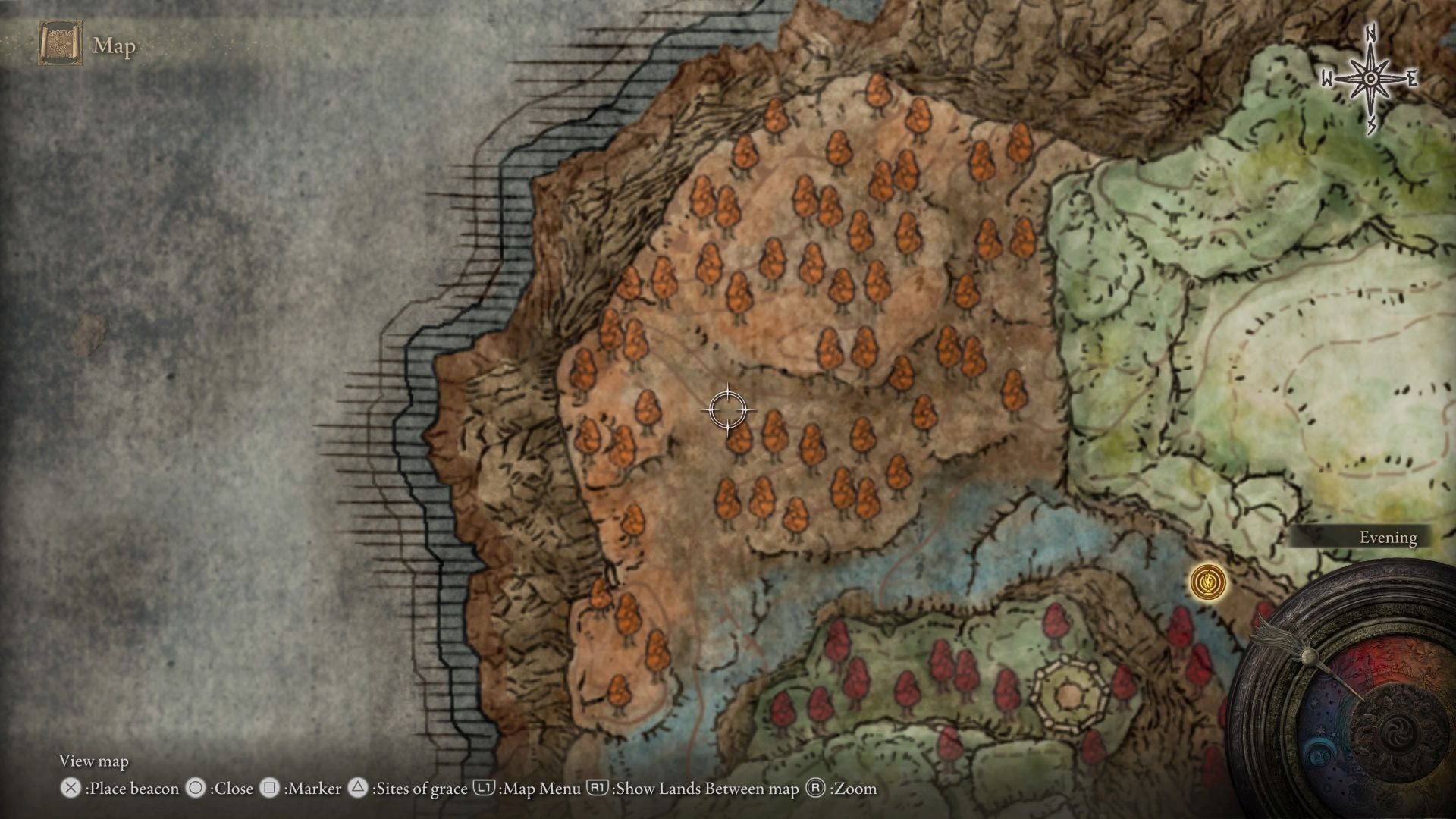Screen dimensions: 1456x819
Task: Click the Square button icon for Marker
Action: pos(270,789)
